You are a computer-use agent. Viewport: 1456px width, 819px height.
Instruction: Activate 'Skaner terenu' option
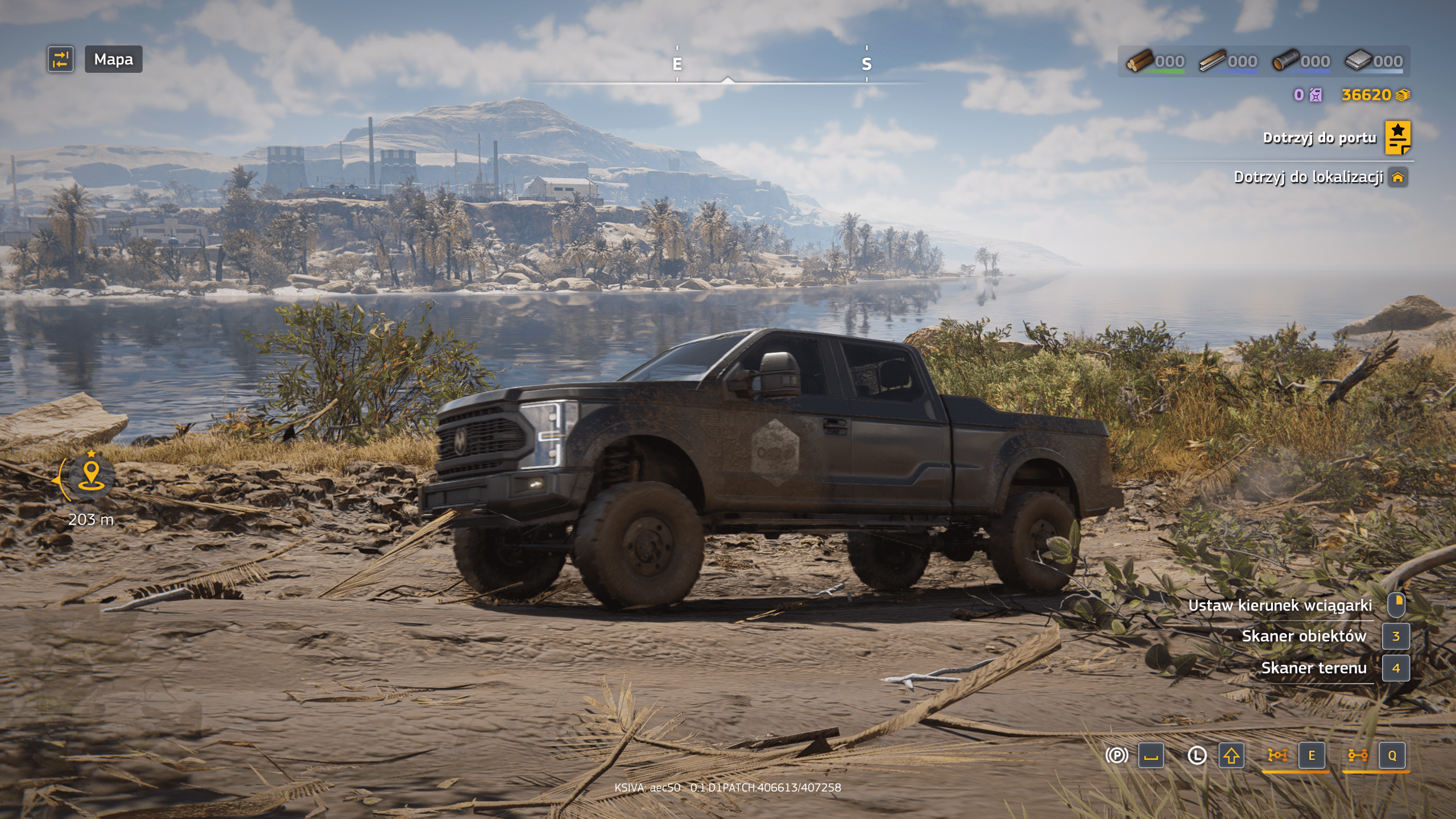tap(1313, 668)
